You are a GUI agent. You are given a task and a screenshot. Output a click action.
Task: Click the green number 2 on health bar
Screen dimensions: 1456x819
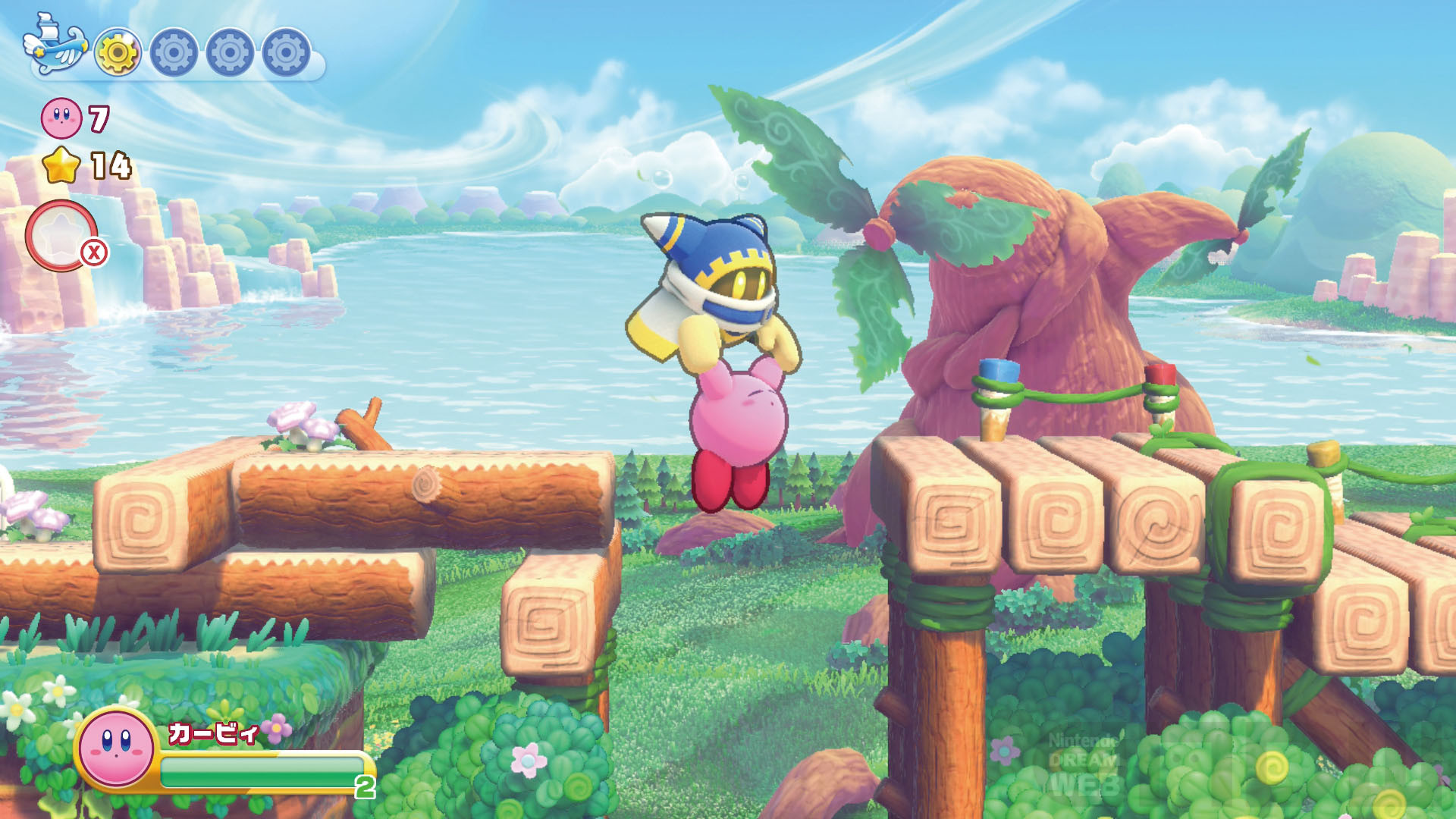click(362, 787)
